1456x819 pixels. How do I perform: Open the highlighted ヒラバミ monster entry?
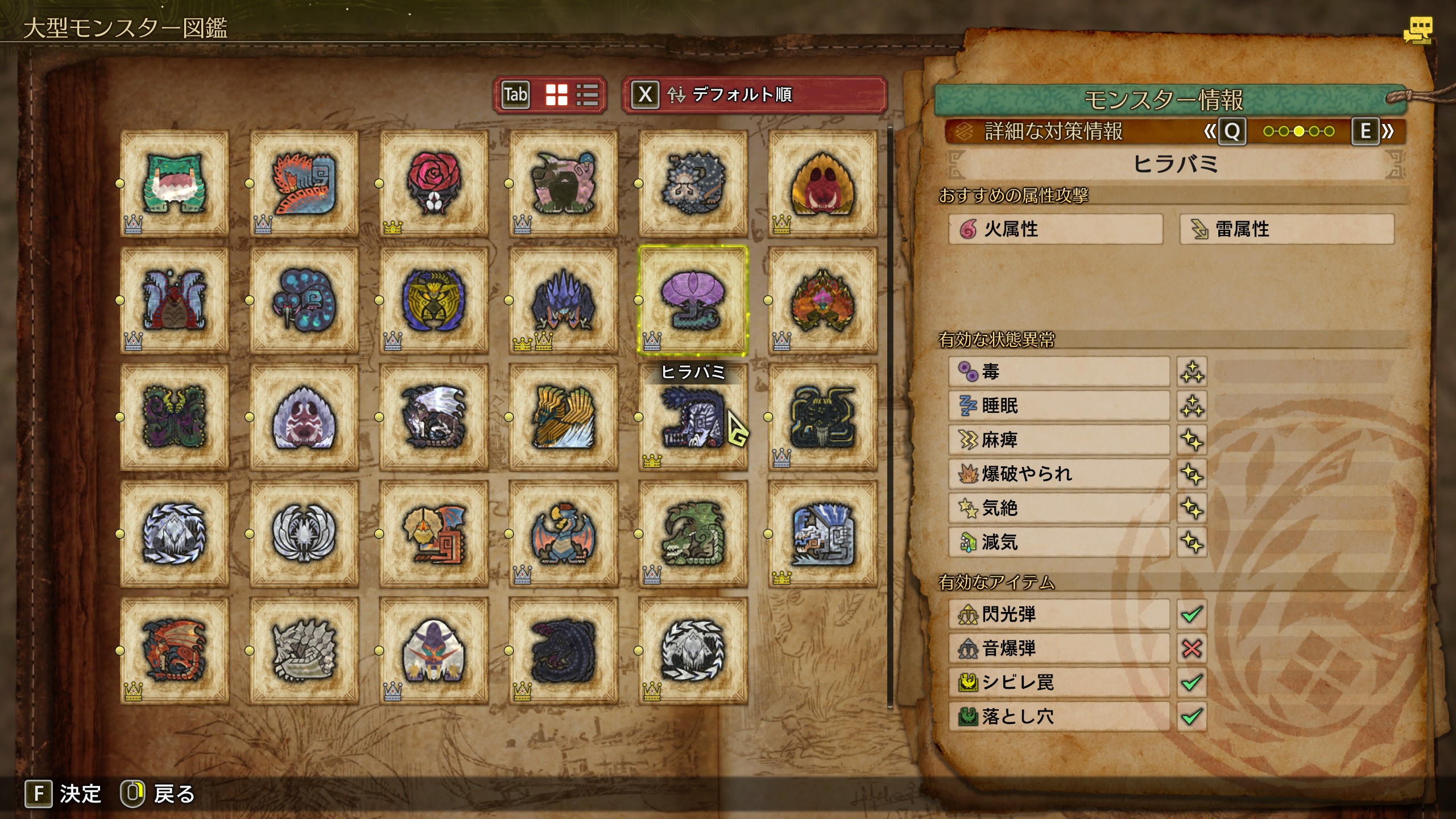(x=693, y=300)
